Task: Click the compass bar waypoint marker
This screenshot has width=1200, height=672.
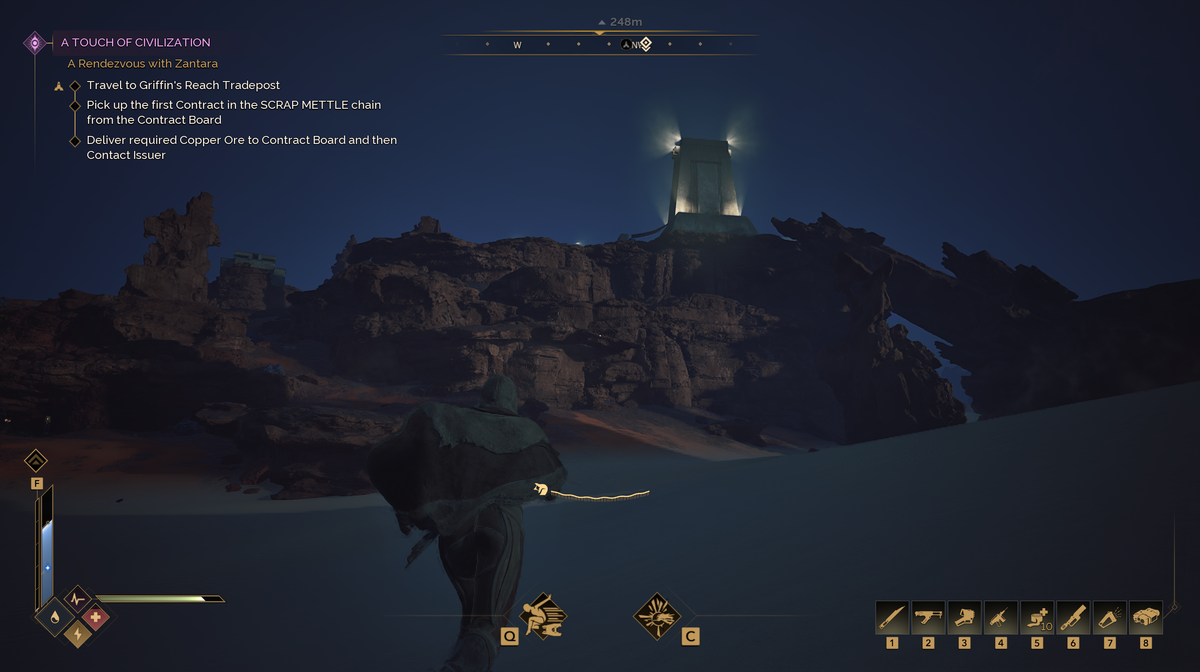Action: (x=646, y=44)
